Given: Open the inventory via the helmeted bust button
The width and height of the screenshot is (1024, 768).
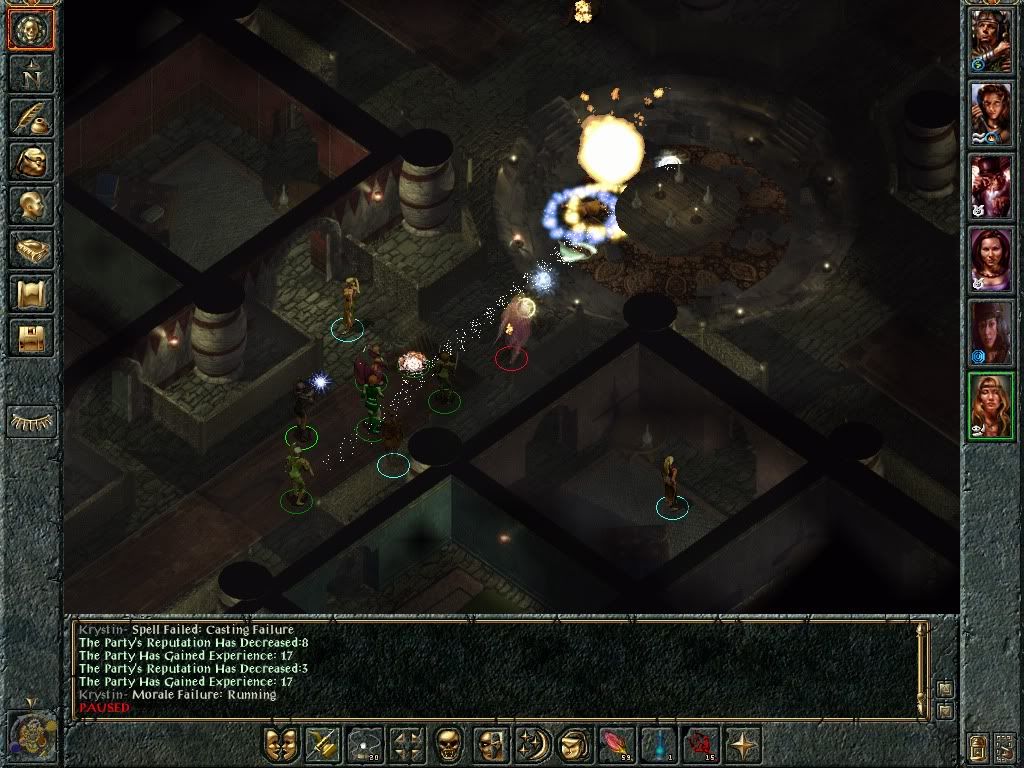Looking at the screenshot, I should tap(31, 161).
